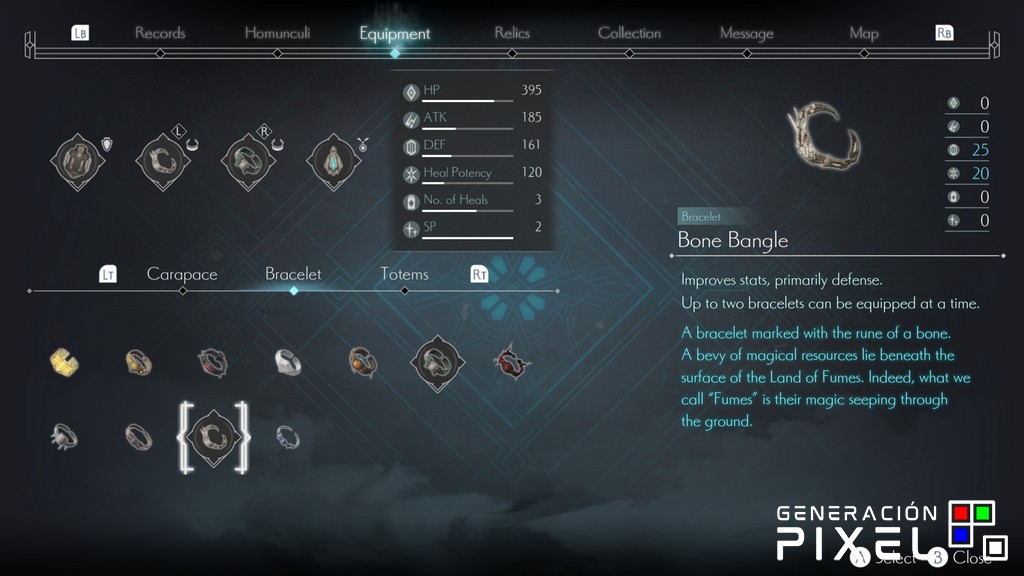Screen dimensions: 1024x576
Task: Select the Carapace equipment category
Action: tap(182, 274)
